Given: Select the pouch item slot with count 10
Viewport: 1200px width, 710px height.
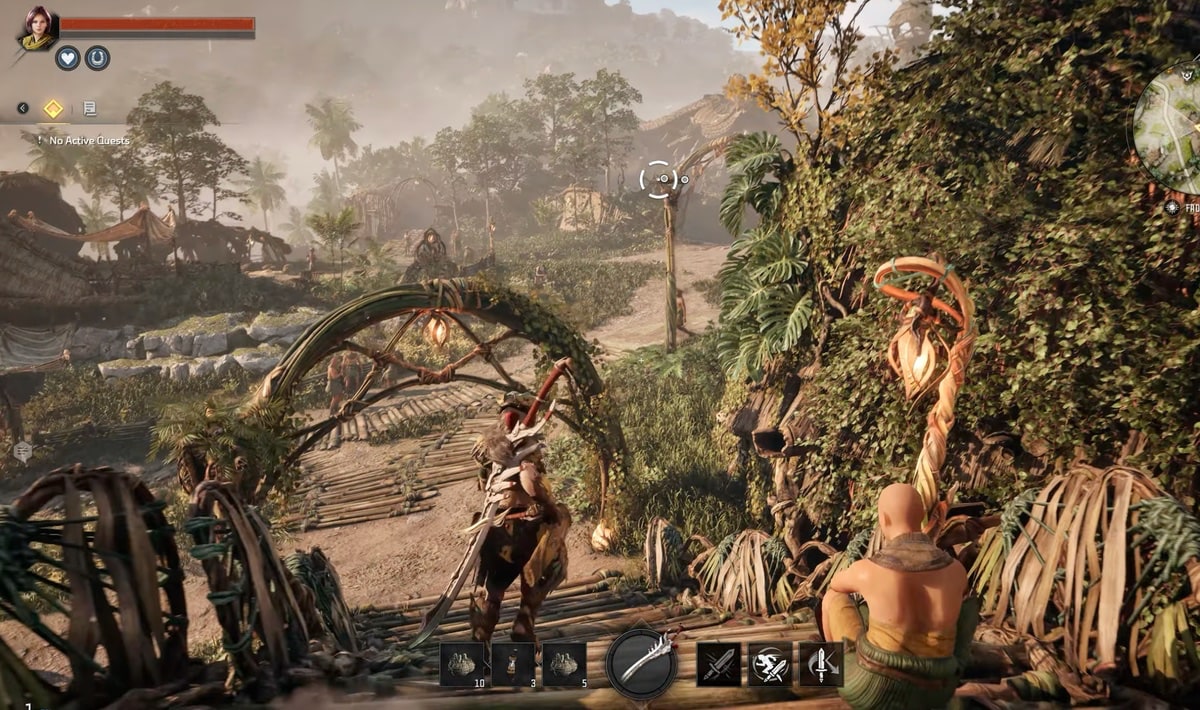Looking at the screenshot, I should click(462, 664).
